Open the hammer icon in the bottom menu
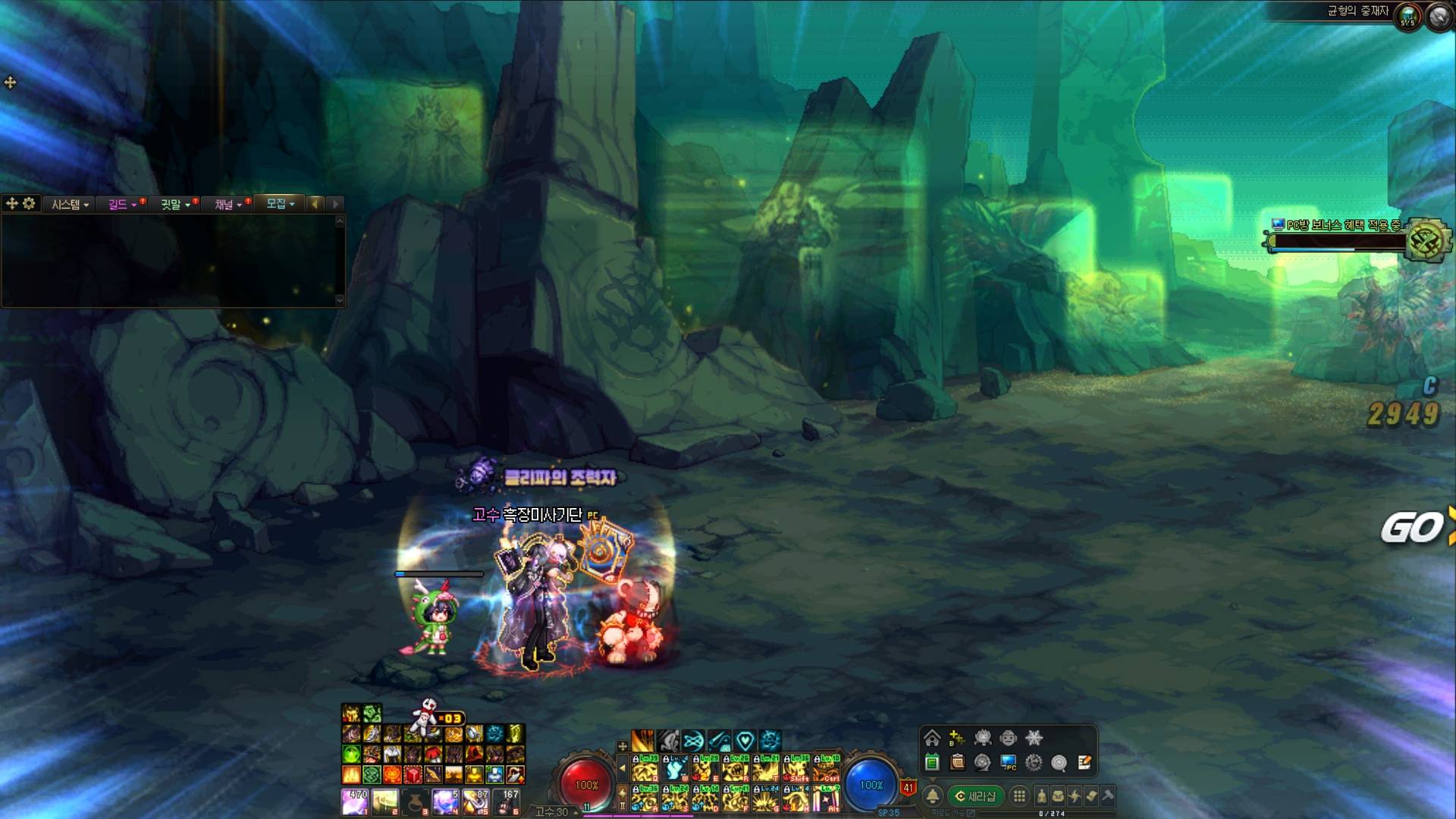1456x819 pixels. pyautogui.click(x=1108, y=796)
